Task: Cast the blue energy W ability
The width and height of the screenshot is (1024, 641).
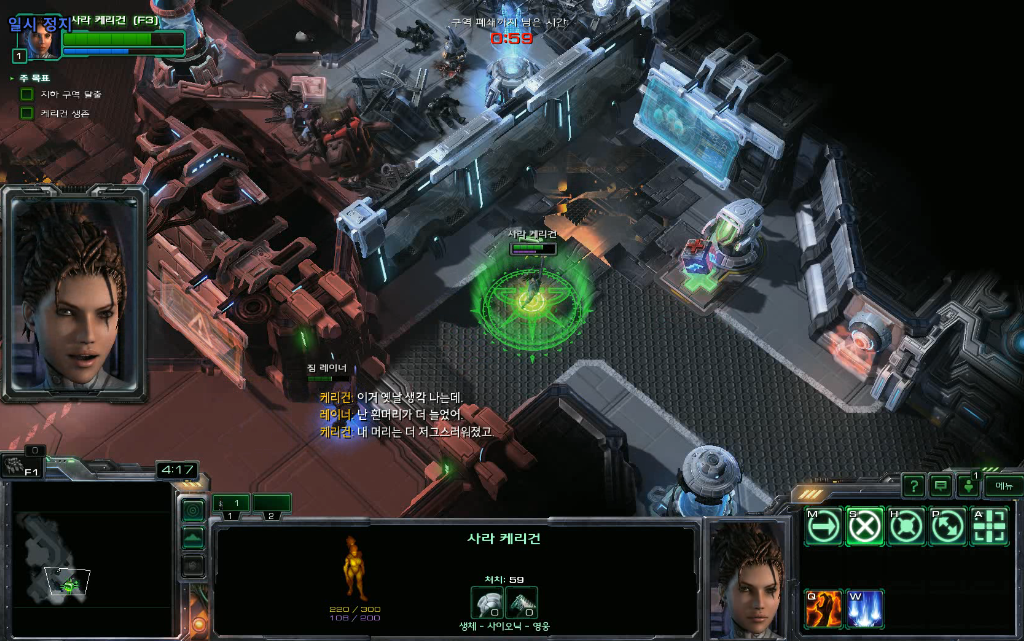Action: pos(865,608)
